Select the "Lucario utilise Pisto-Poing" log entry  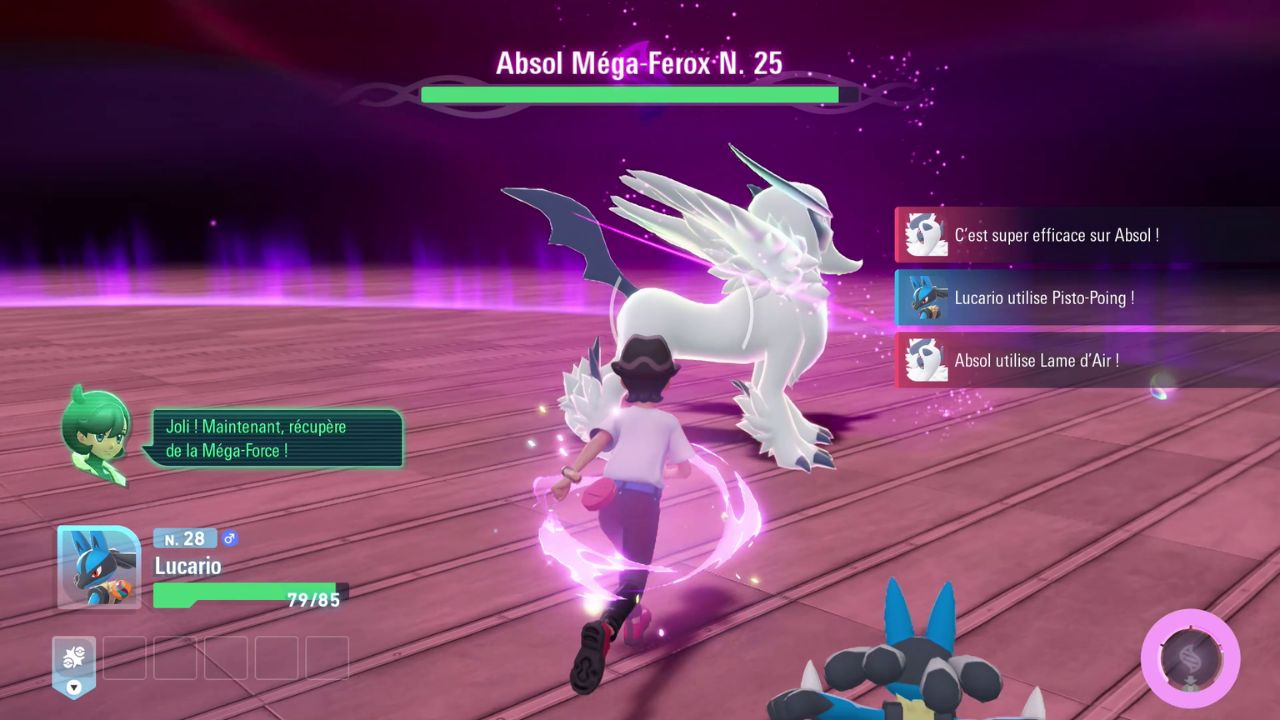pos(1086,298)
